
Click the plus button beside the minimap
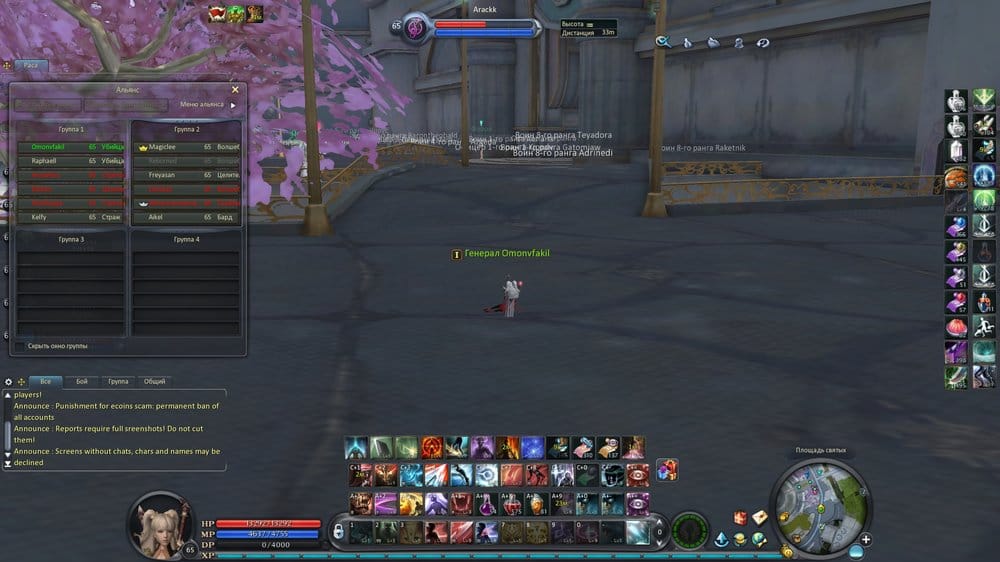click(x=865, y=540)
